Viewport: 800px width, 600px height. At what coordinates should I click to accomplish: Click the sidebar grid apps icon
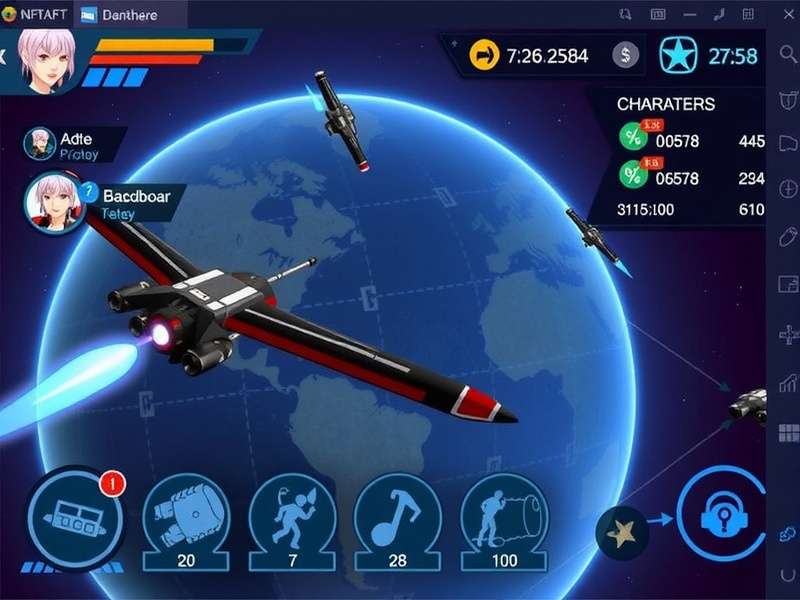[x=786, y=433]
